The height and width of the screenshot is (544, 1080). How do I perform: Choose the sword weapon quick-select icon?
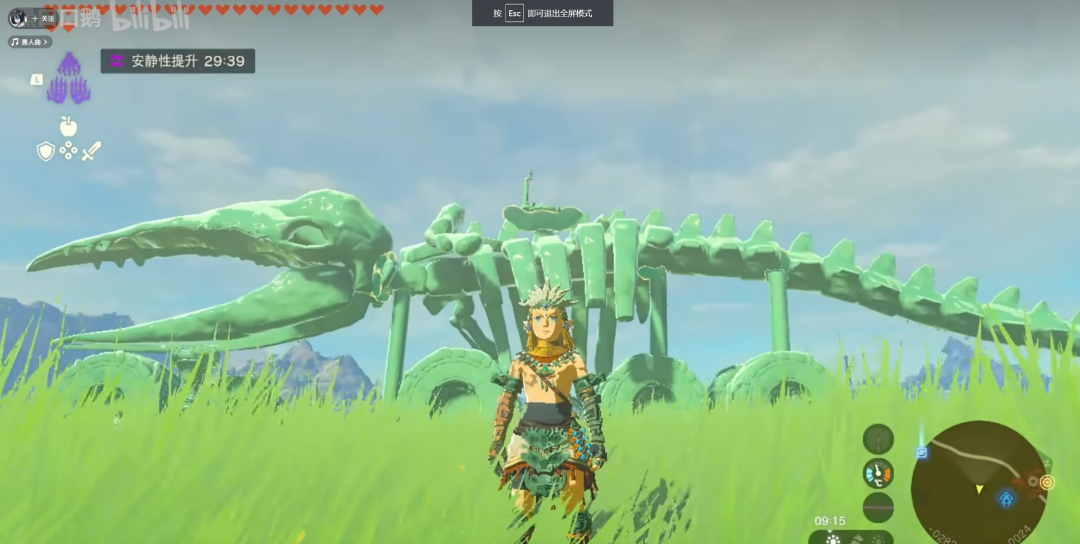[x=92, y=151]
